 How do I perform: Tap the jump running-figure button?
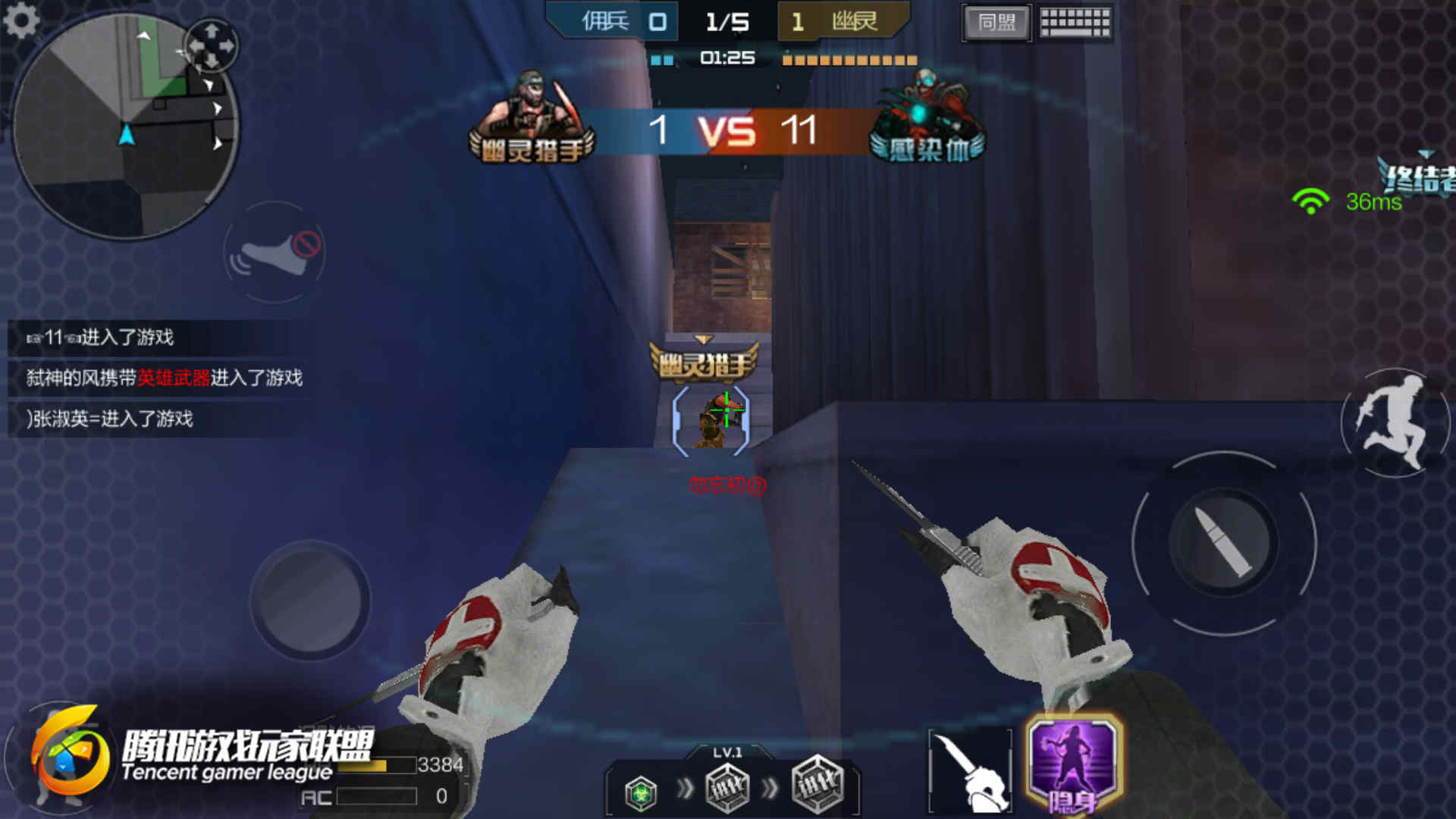click(1394, 423)
